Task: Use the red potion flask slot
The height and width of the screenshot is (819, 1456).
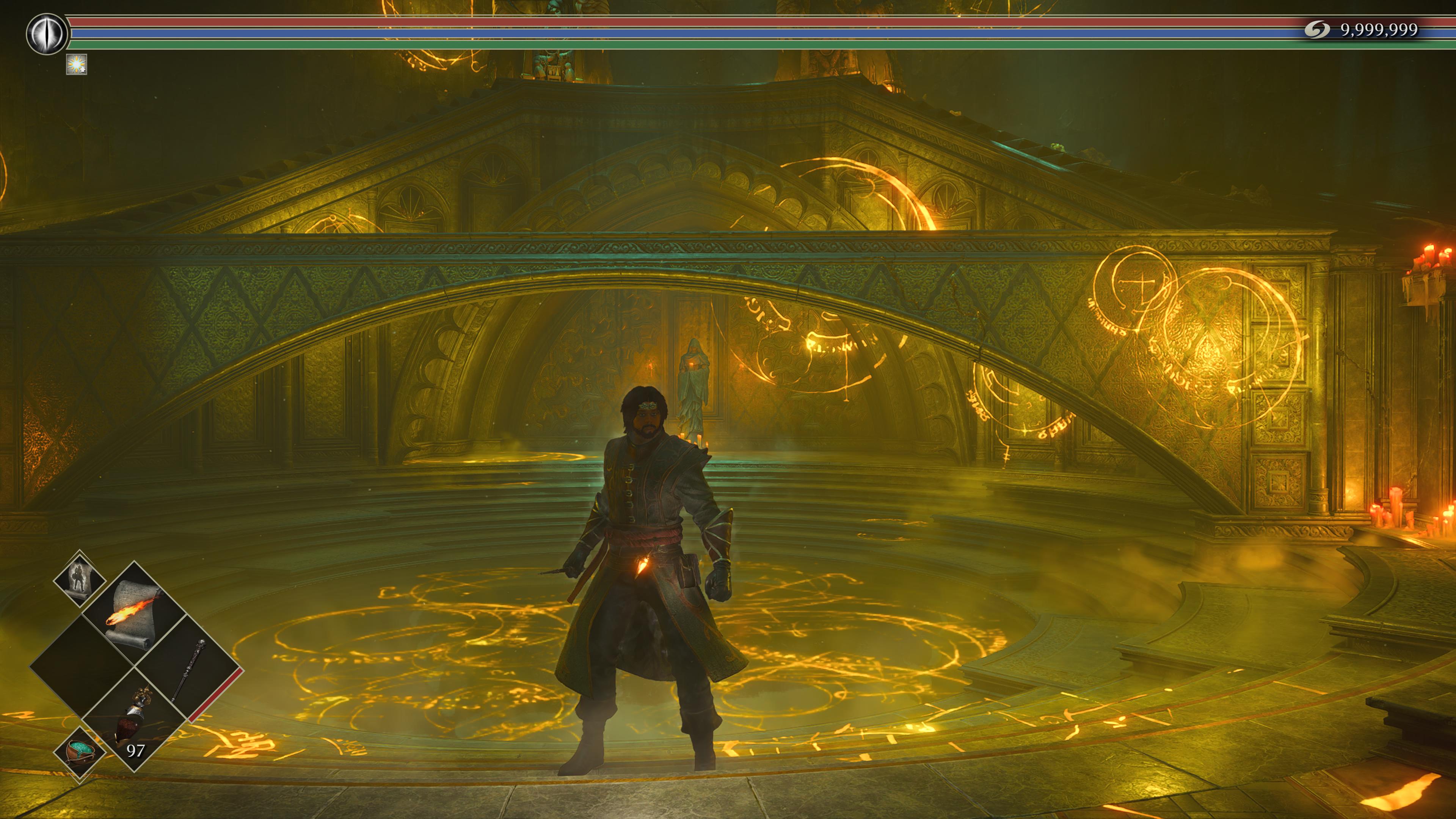Action: (134, 721)
